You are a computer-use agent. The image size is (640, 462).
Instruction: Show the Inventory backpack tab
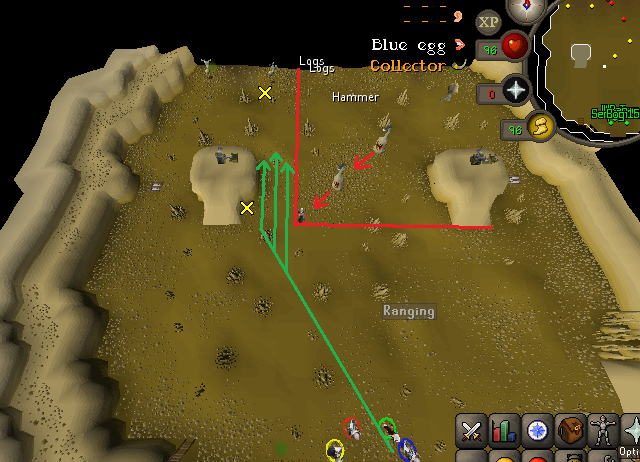571,432
